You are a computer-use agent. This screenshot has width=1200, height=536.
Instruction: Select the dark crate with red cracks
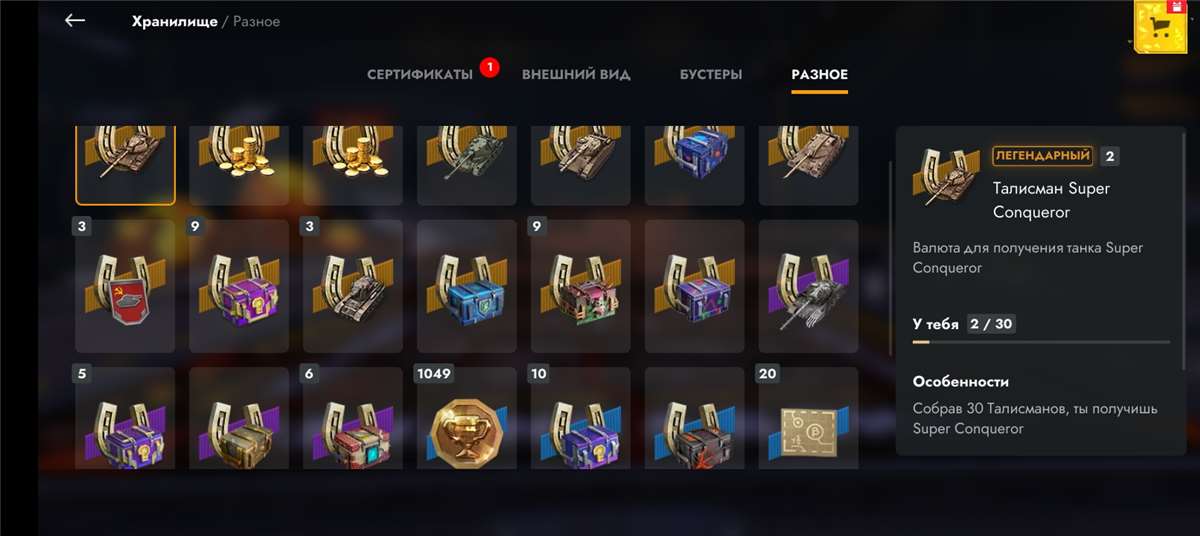pos(695,420)
